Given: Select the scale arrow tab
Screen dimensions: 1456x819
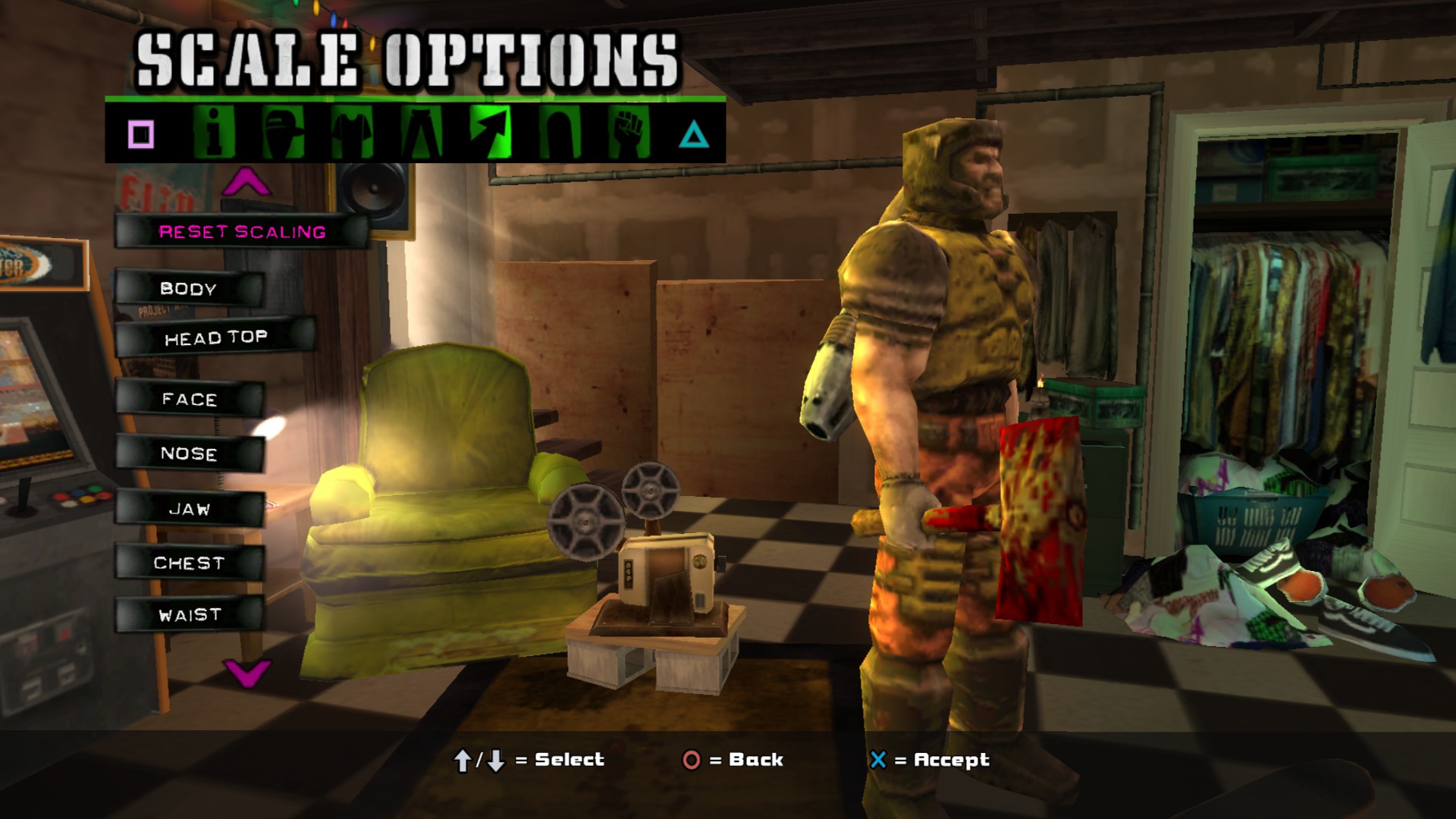Looking at the screenshot, I should 490,133.
